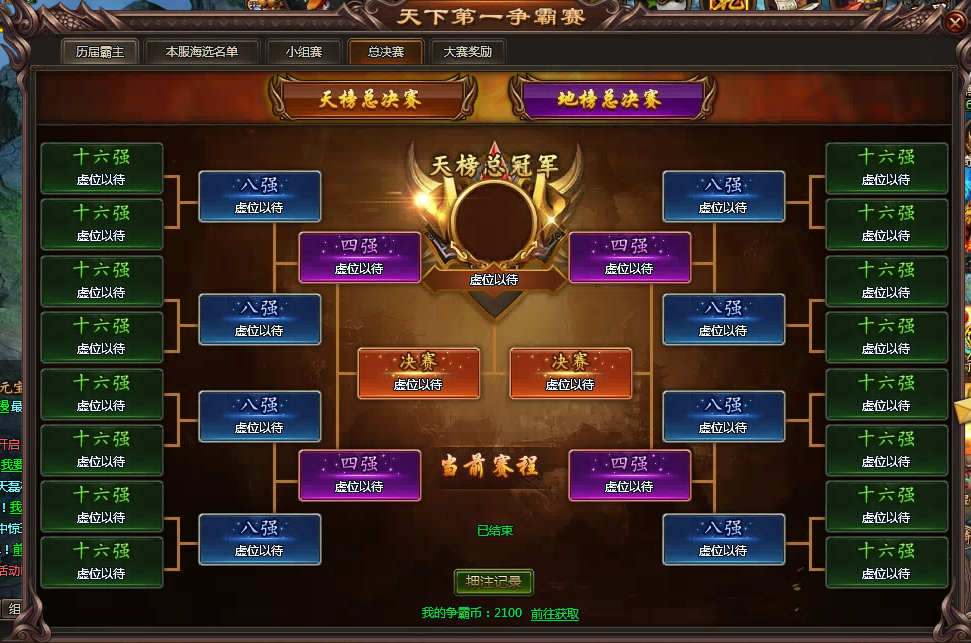This screenshot has height=643, width=971.
Task: Close the tournament window
Action: click(x=953, y=20)
